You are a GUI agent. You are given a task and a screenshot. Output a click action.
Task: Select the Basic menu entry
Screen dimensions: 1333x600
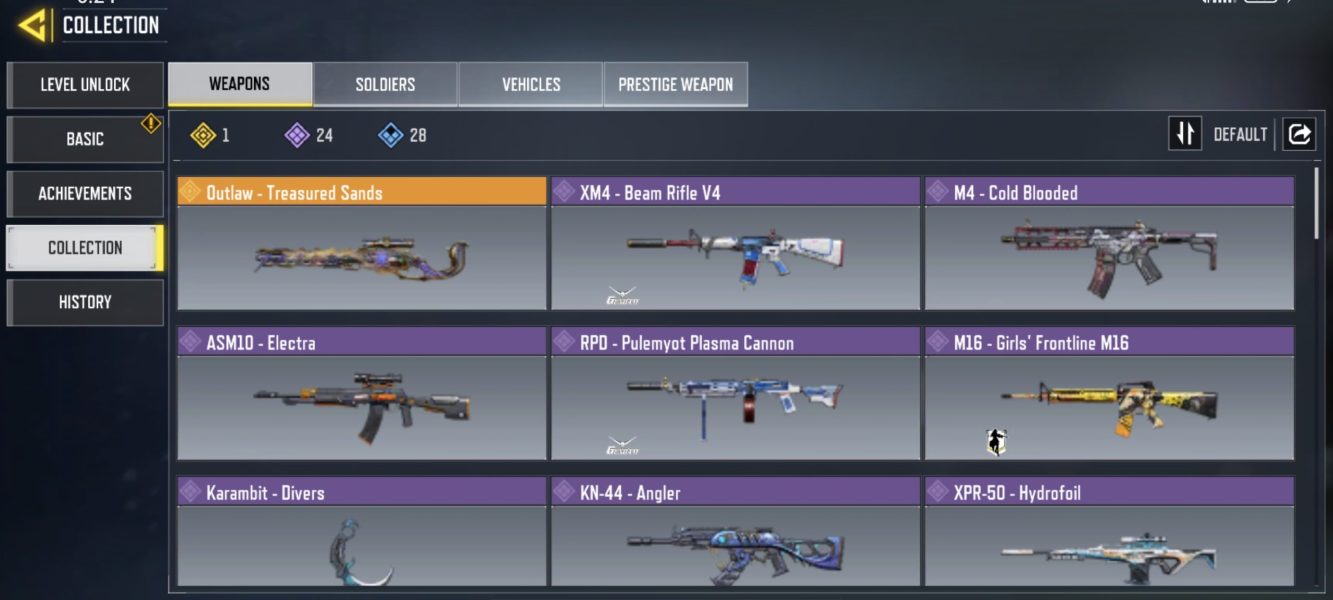[x=85, y=139]
